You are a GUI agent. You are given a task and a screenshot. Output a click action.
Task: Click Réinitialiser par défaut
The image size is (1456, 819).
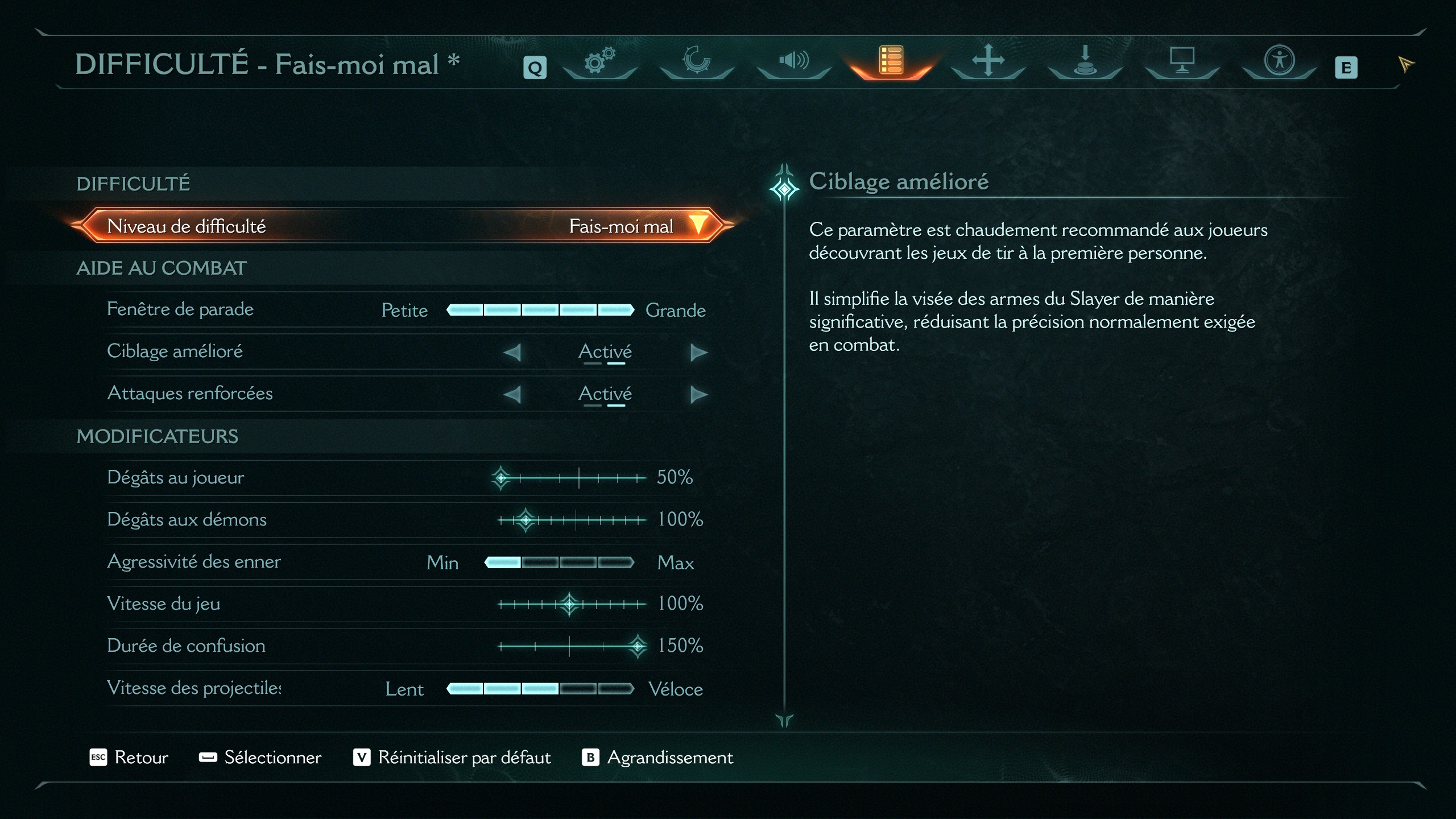464,757
